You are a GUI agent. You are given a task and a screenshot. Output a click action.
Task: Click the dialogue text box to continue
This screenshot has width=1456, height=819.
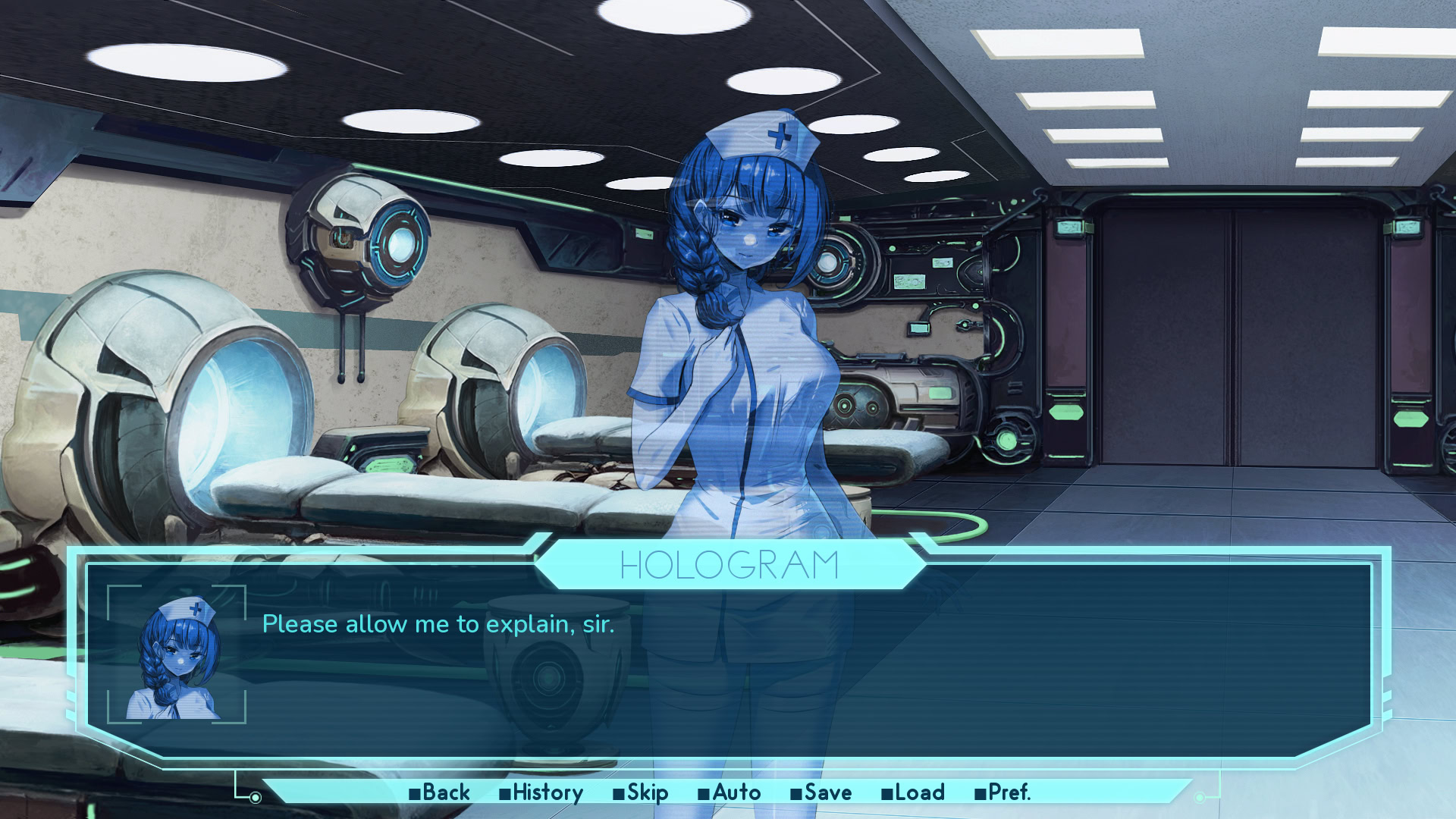[x=758, y=667]
